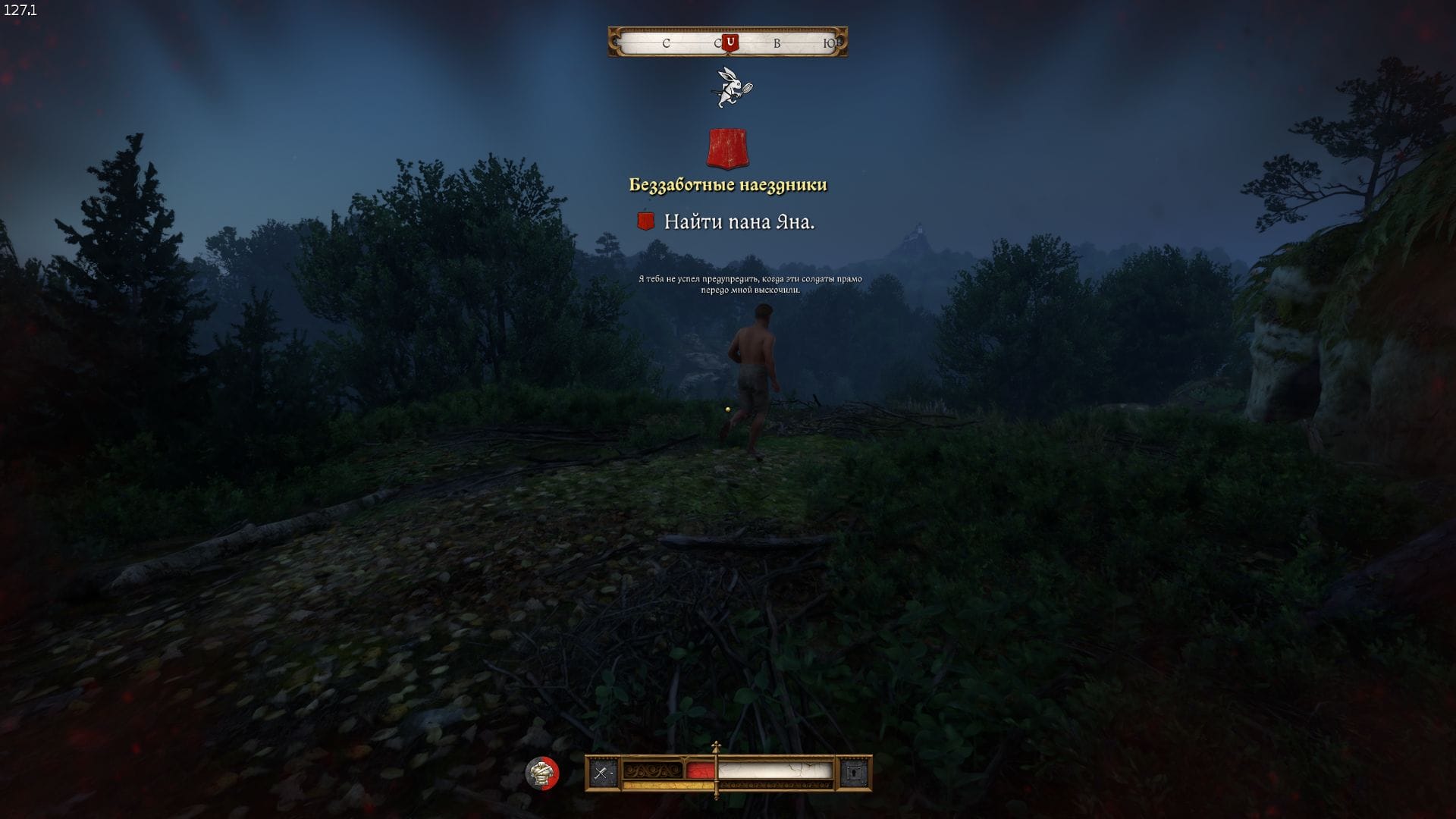1456x819 pixels.
Task: Open the quest title «Беззаботные наездники»
Action: click(728, 185)
